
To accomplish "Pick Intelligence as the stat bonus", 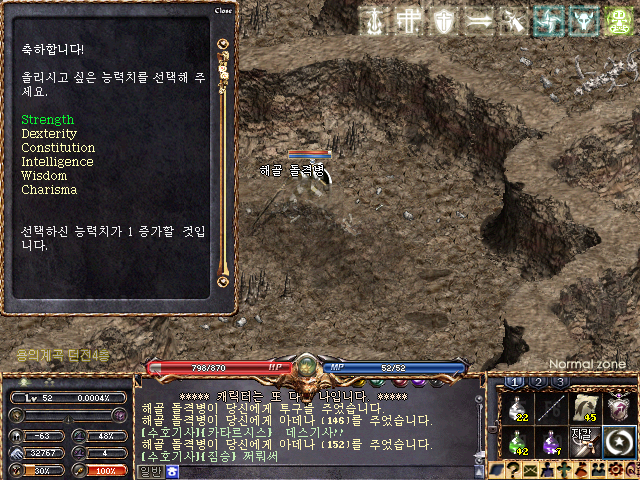I will coord(57,162).
